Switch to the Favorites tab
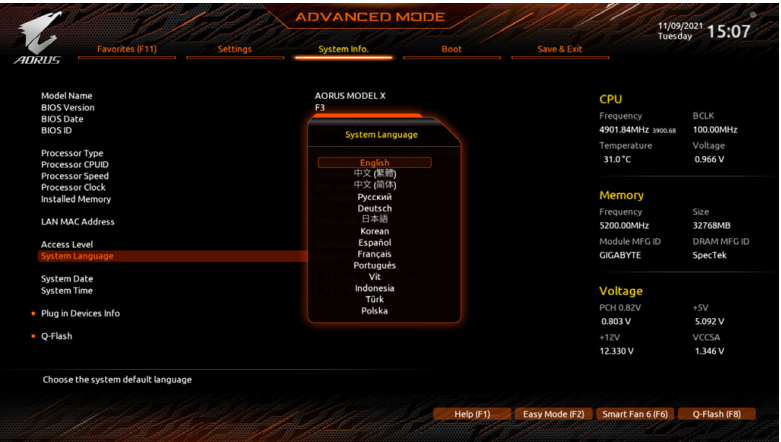This screenshot has width=781, height=442. click(x=126, y=49)
